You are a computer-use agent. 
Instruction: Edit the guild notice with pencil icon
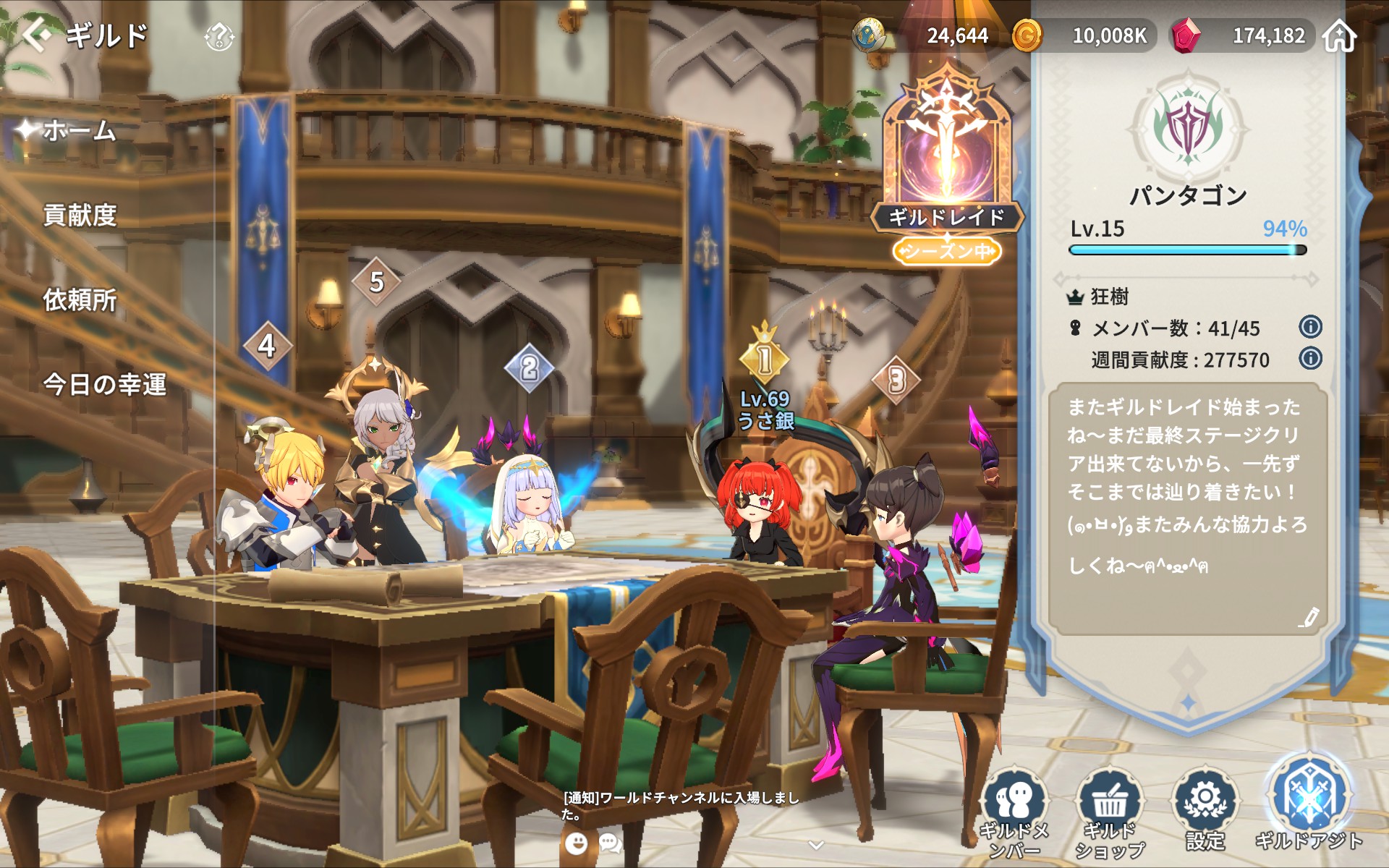tap(1309, 617)
